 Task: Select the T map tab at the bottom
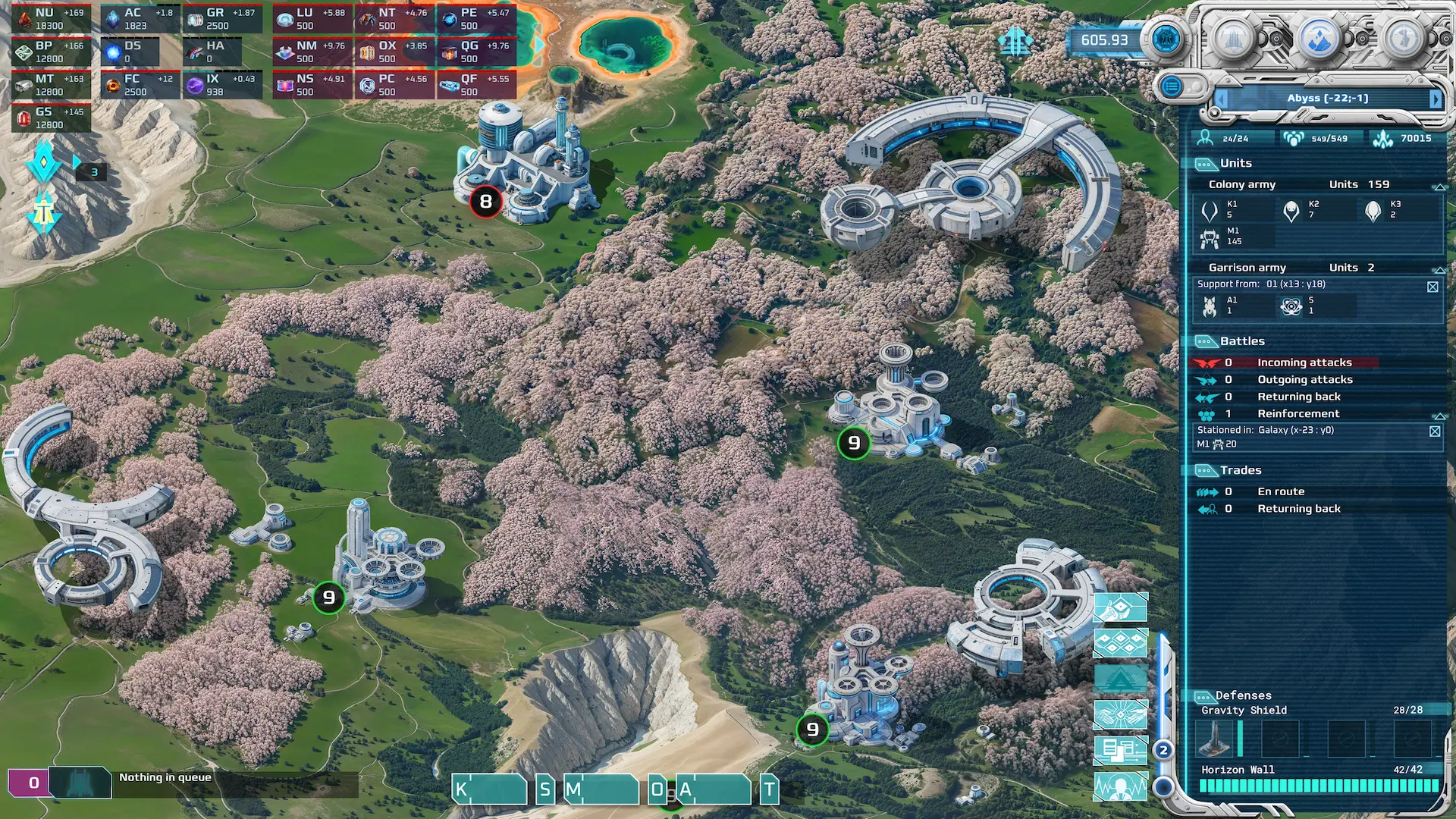coord(769,789)
